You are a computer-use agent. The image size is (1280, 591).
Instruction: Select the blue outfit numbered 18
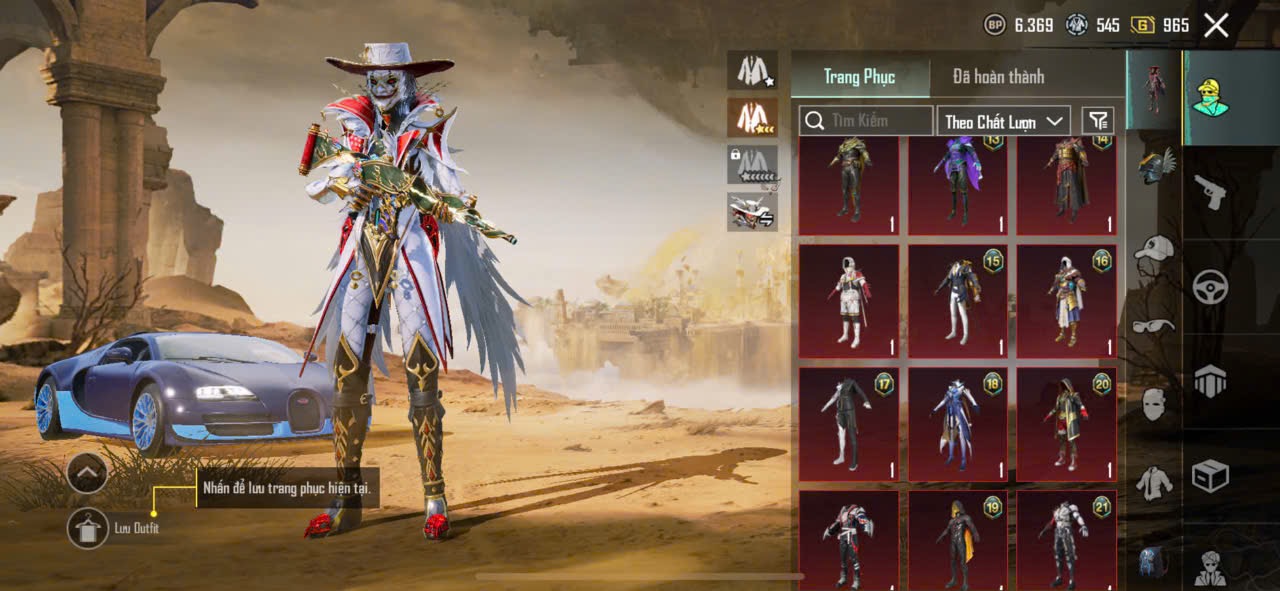click(957, 424)
